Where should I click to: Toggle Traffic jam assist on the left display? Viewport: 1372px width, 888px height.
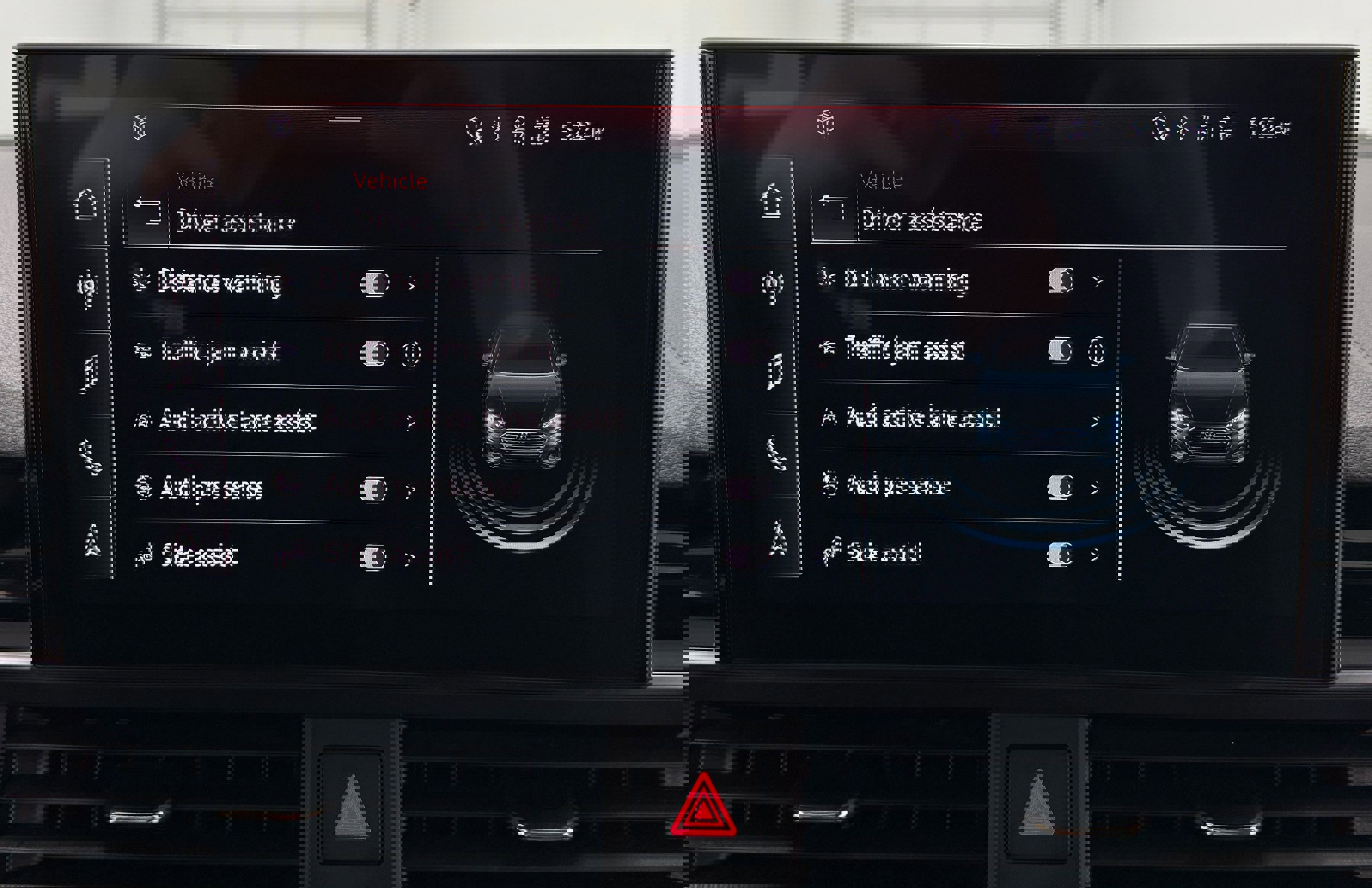pos(375,353)
